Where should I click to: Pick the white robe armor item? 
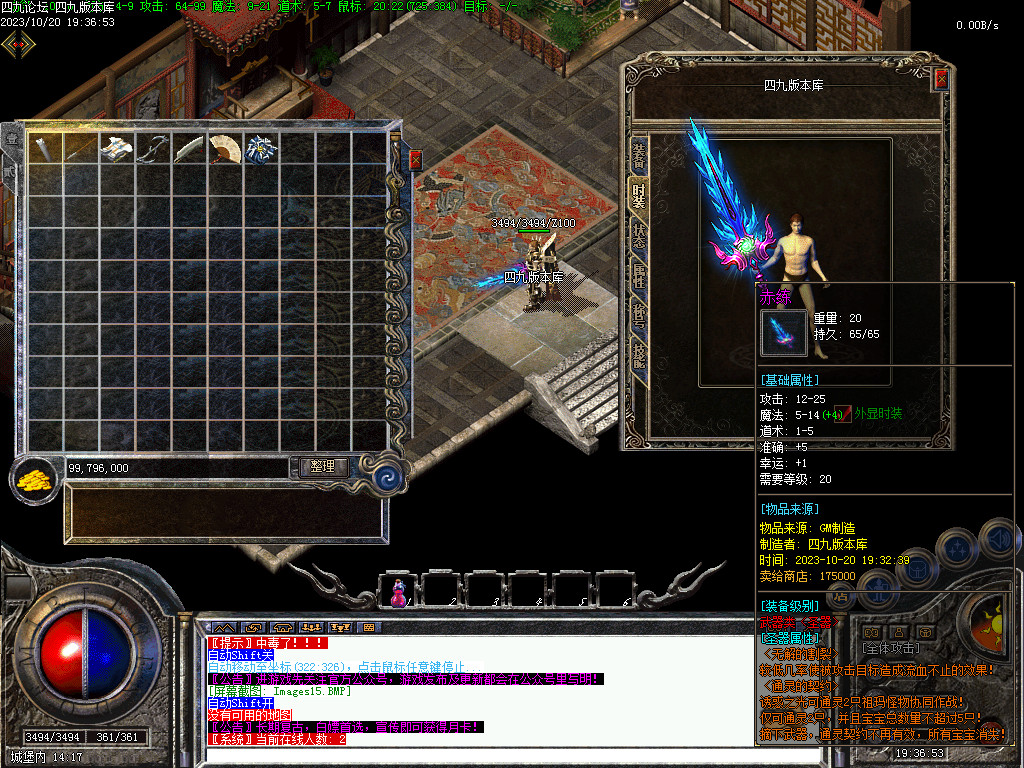(x=117, y=149)
